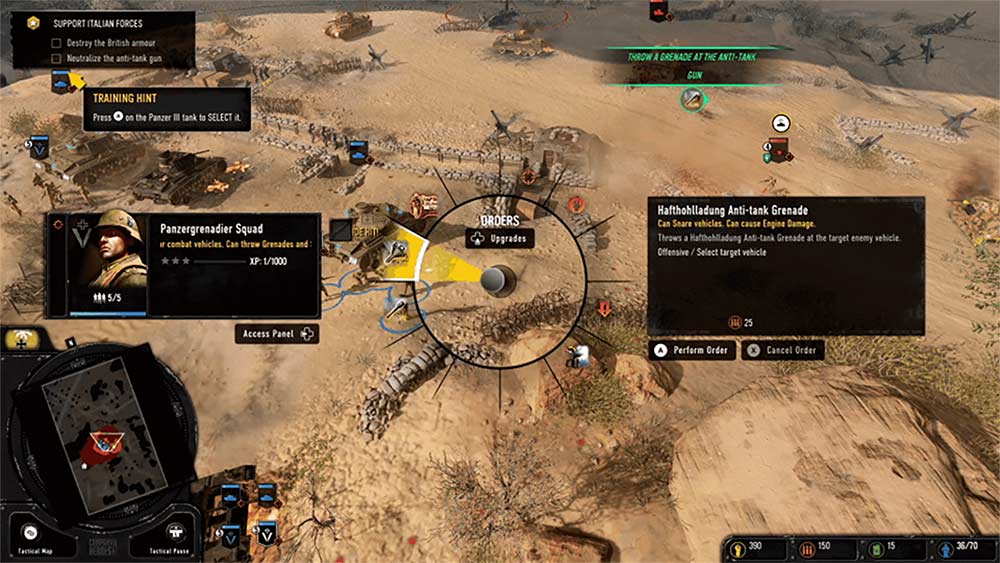Cancel the current order

[781, 351]
